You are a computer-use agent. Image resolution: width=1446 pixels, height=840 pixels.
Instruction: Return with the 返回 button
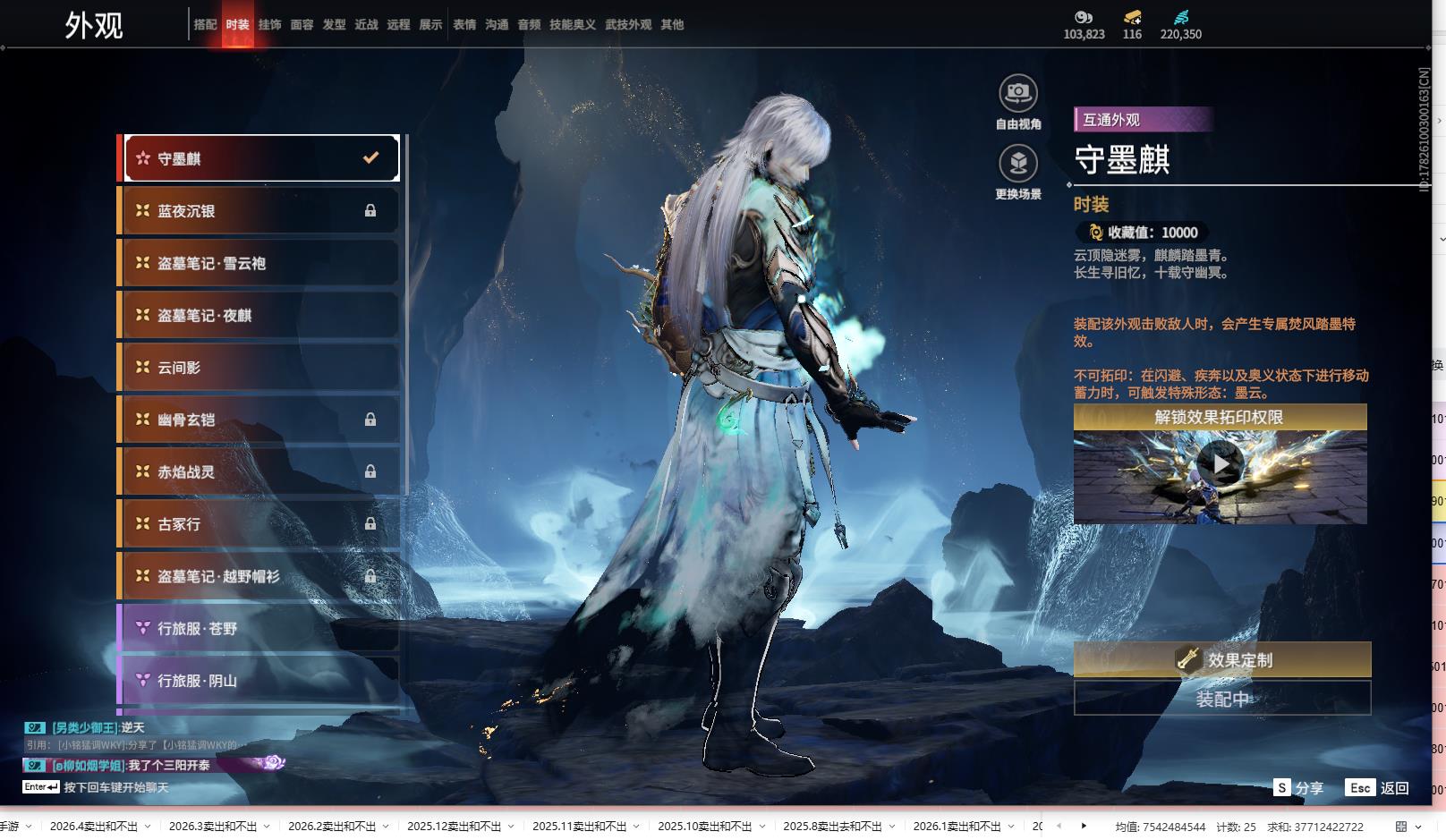tap(1378, 788)
